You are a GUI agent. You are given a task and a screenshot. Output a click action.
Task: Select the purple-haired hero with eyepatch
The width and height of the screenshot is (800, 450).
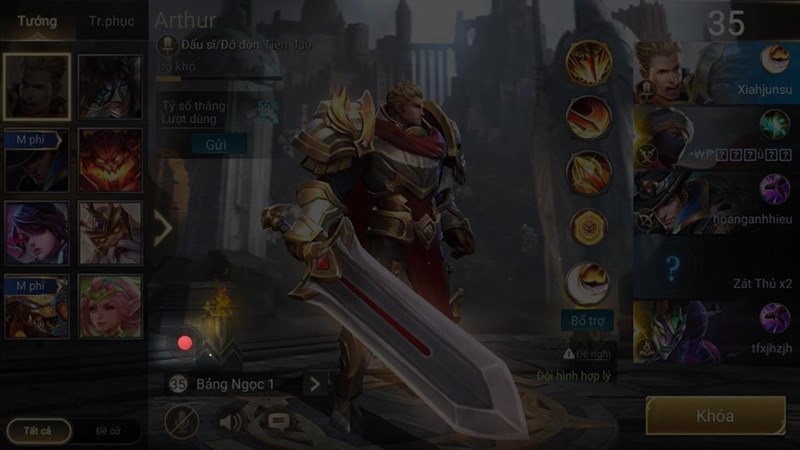click(36, 233)
